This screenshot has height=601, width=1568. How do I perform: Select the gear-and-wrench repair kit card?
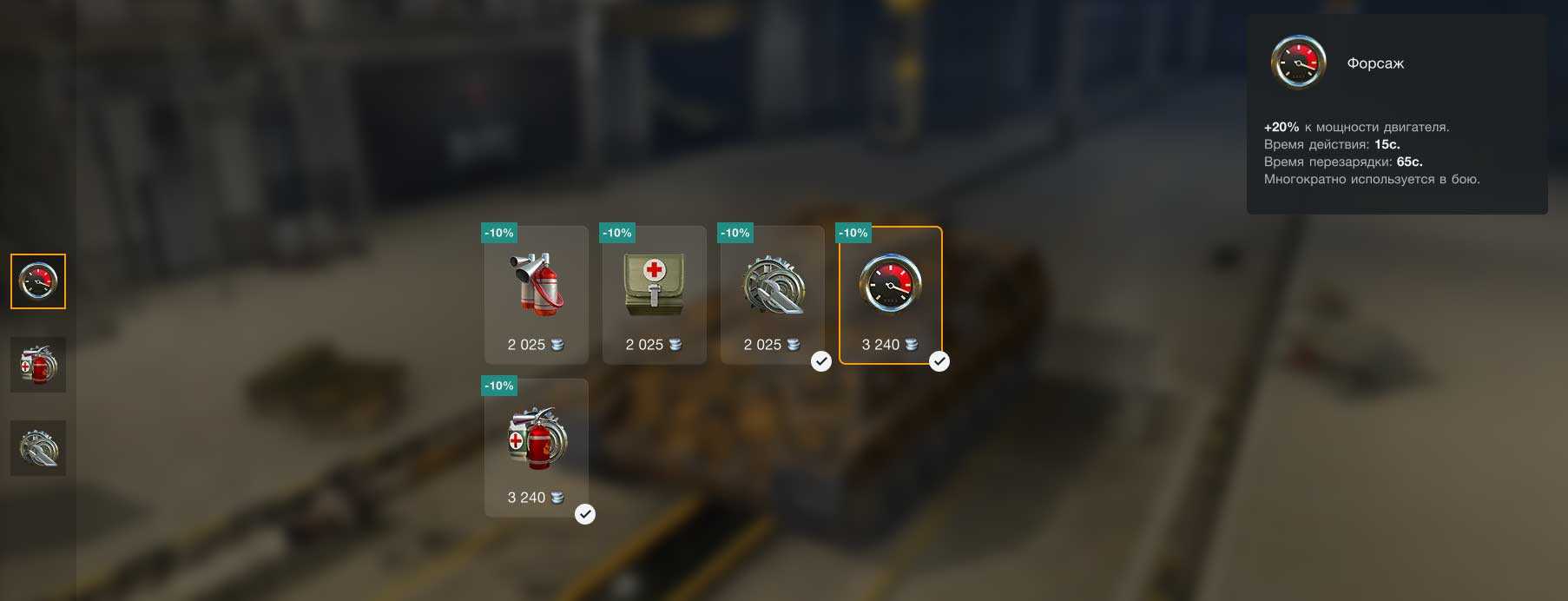772,294
